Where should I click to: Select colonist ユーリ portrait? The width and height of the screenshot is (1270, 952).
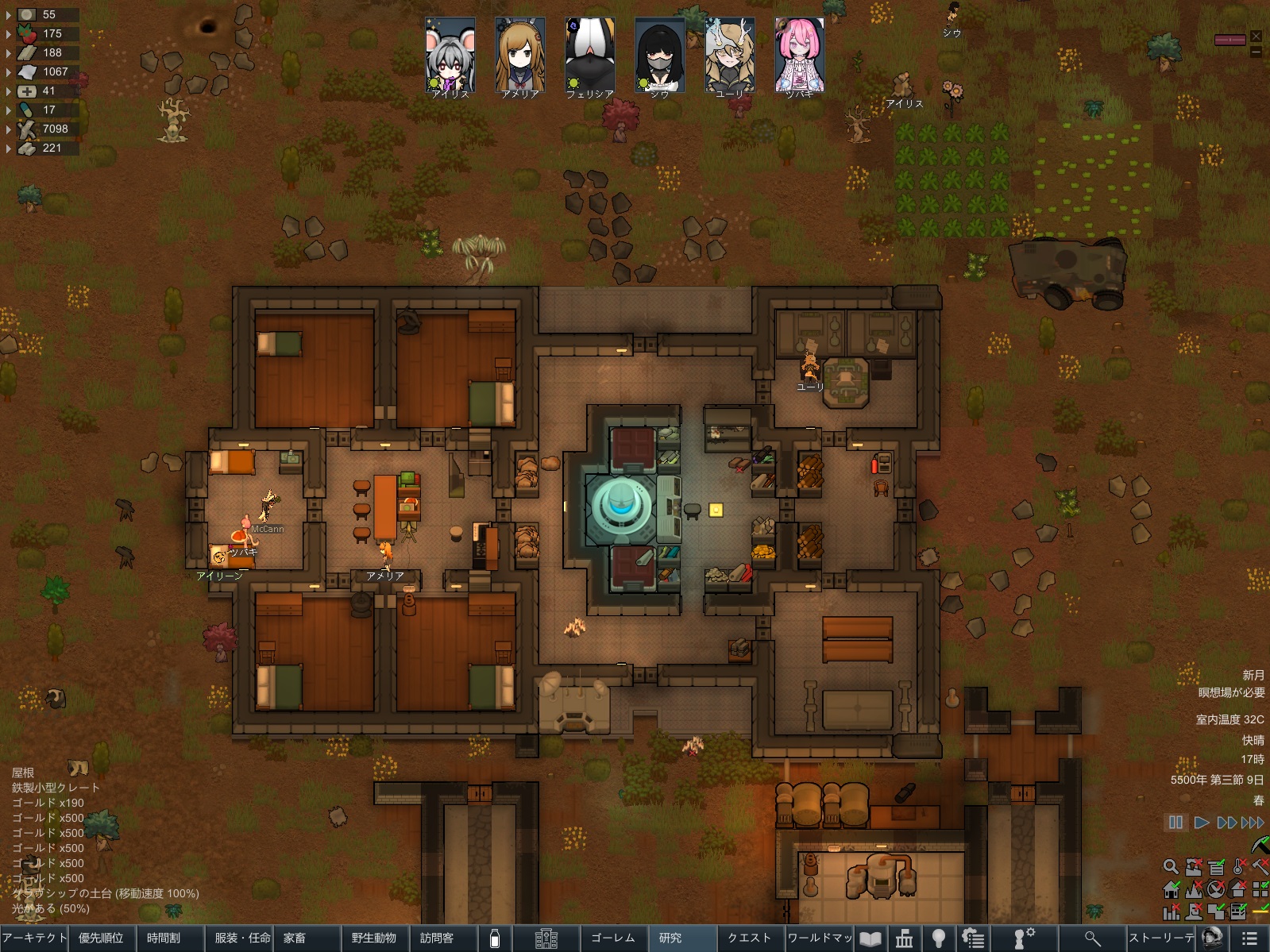click(730, 57)
